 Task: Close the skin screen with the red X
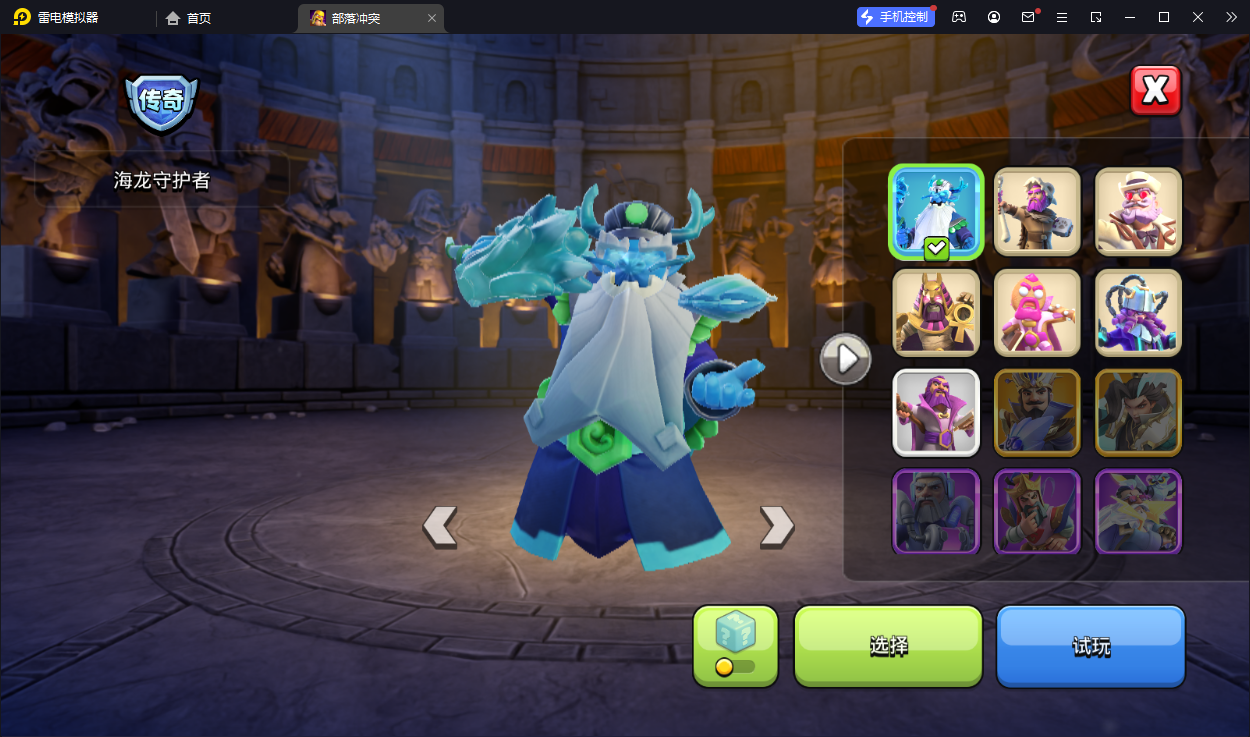click(x=1155, y=91)
